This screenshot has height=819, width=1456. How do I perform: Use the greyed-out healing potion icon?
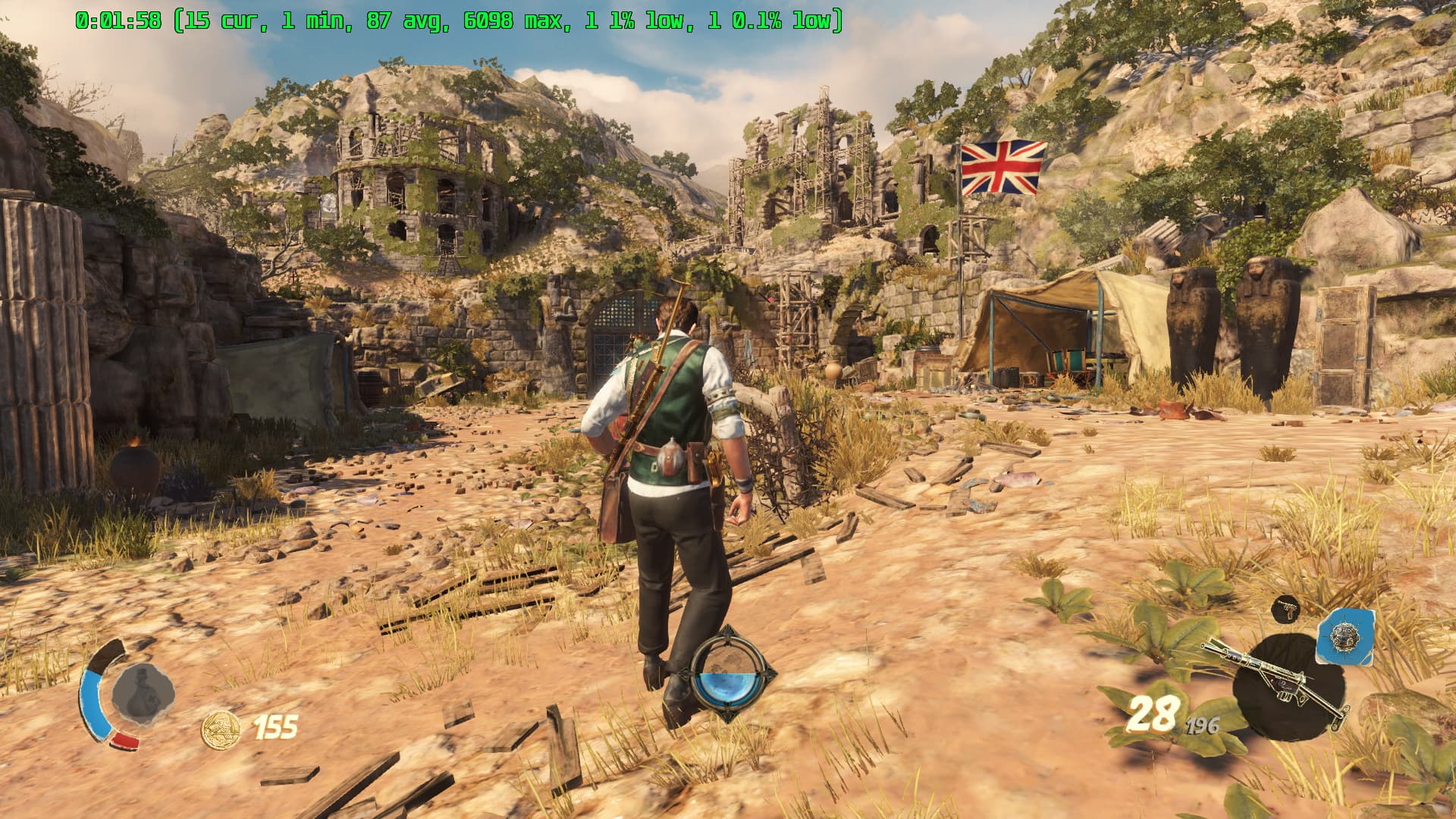point(142,692)
